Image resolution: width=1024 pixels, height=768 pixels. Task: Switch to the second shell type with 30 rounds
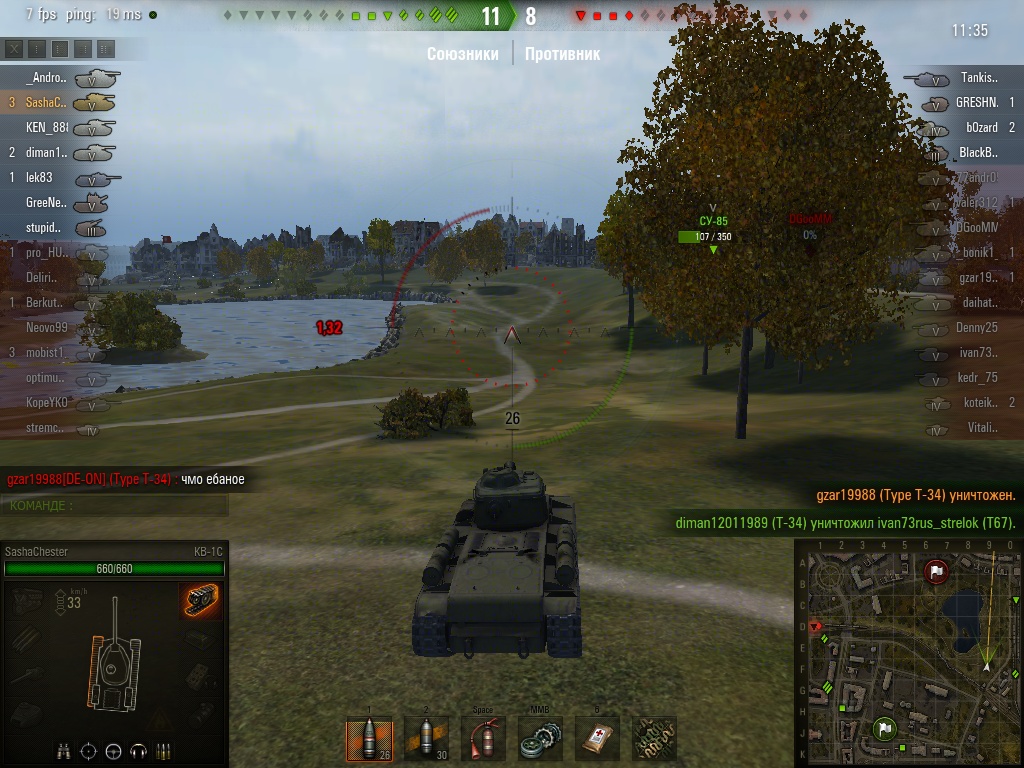pos(426,740)
